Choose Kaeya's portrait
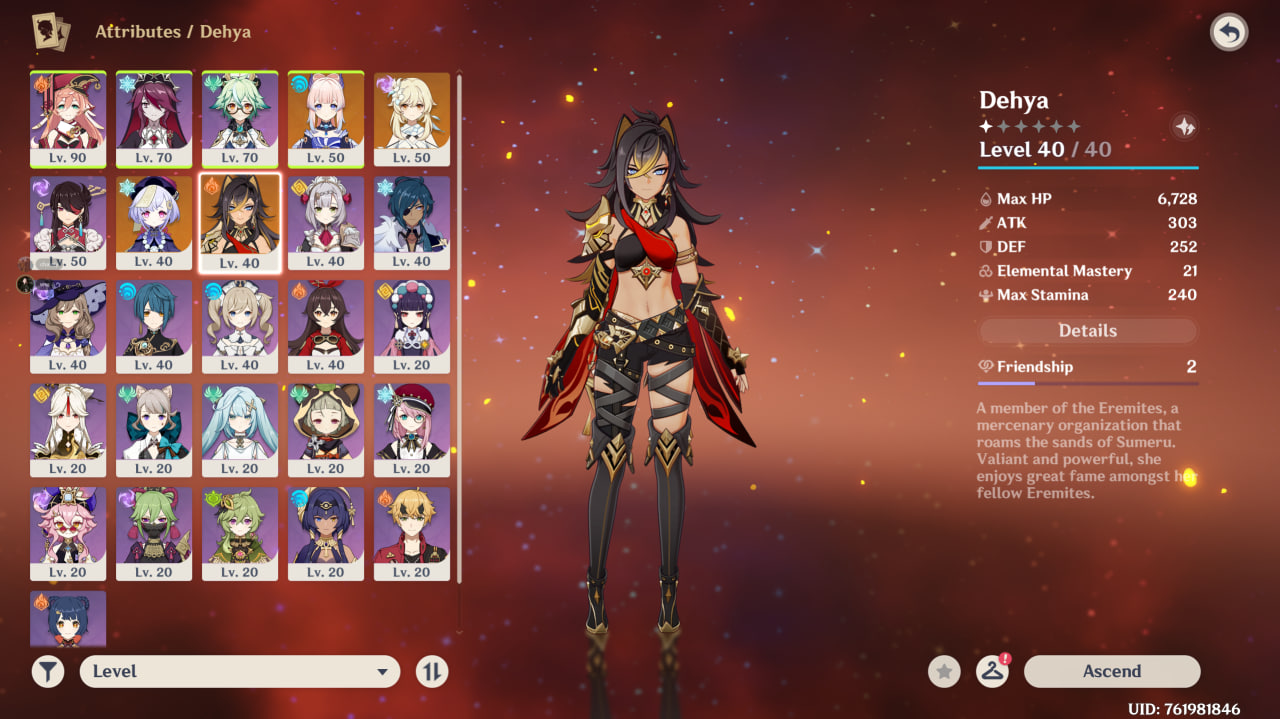Image resolution: width=1280 pixels, height=719 pixels. (x=412, y=222)
